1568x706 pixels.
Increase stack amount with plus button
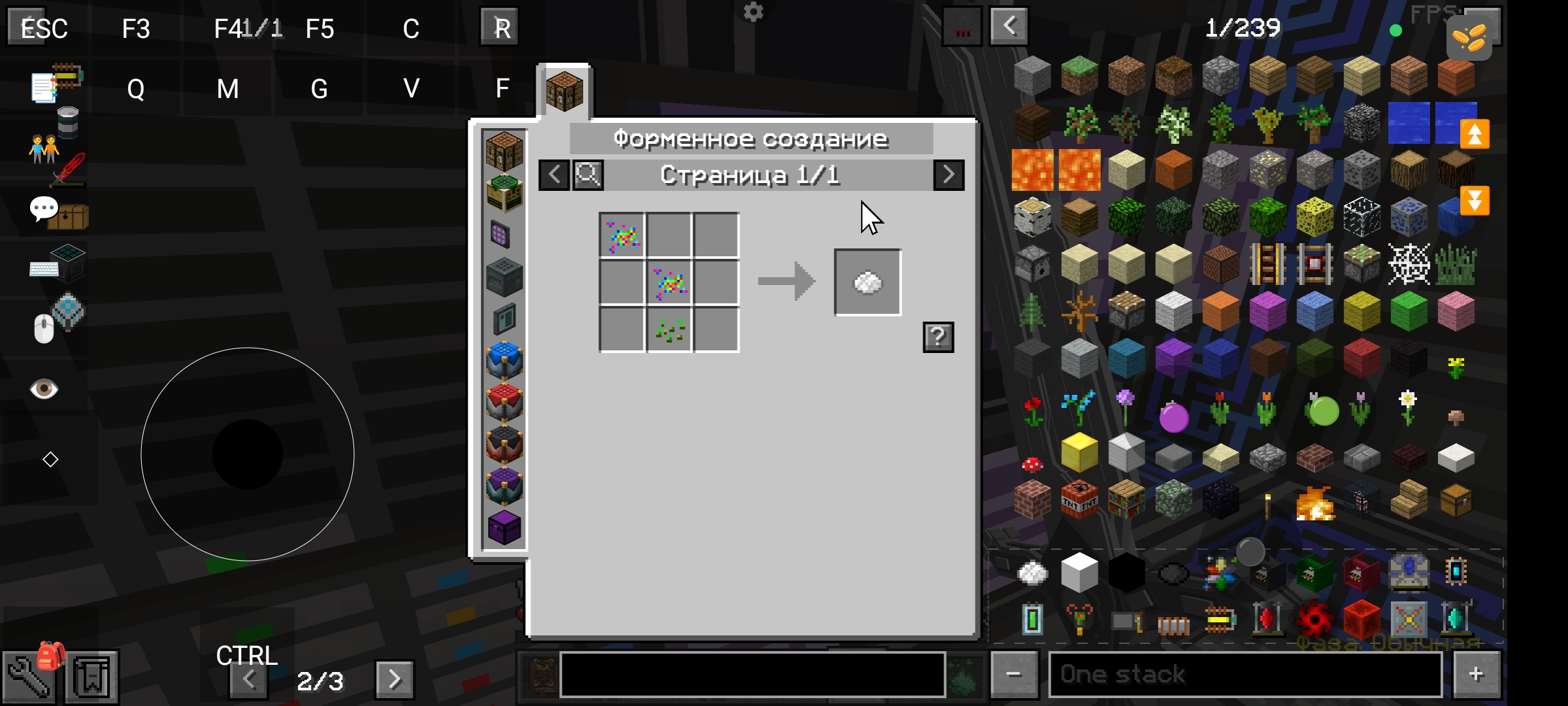1476,674
